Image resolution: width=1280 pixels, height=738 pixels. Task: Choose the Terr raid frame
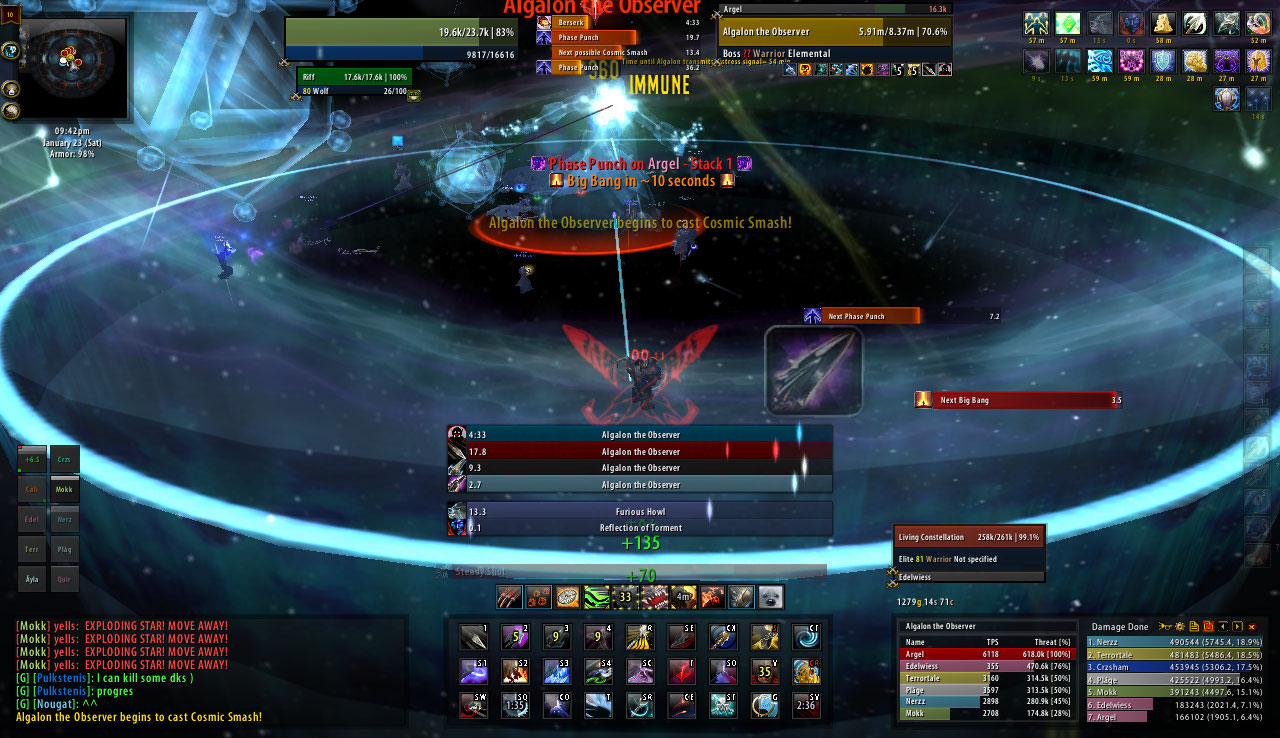point(32,550)
